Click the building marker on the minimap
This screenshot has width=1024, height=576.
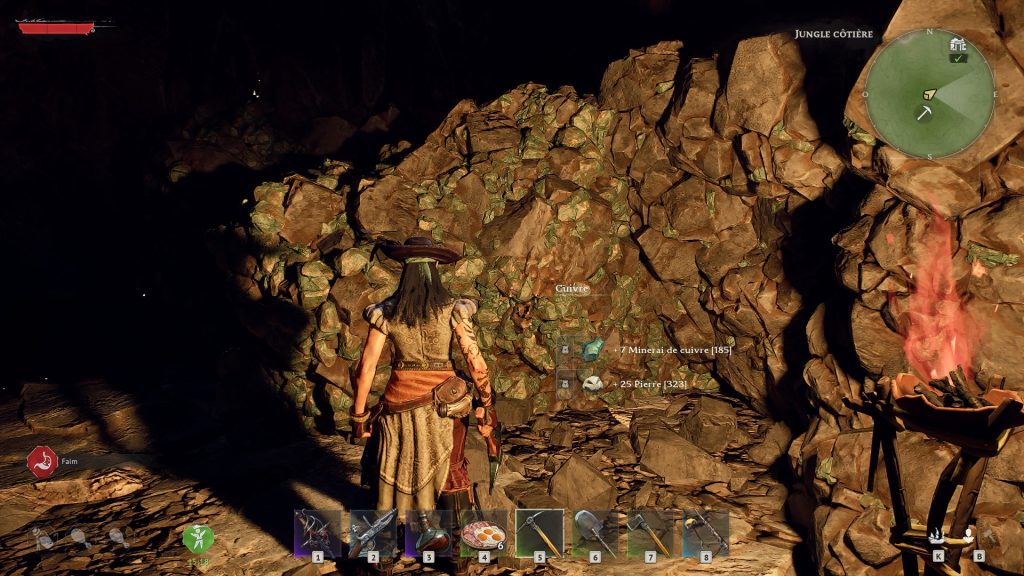point(959,45)
